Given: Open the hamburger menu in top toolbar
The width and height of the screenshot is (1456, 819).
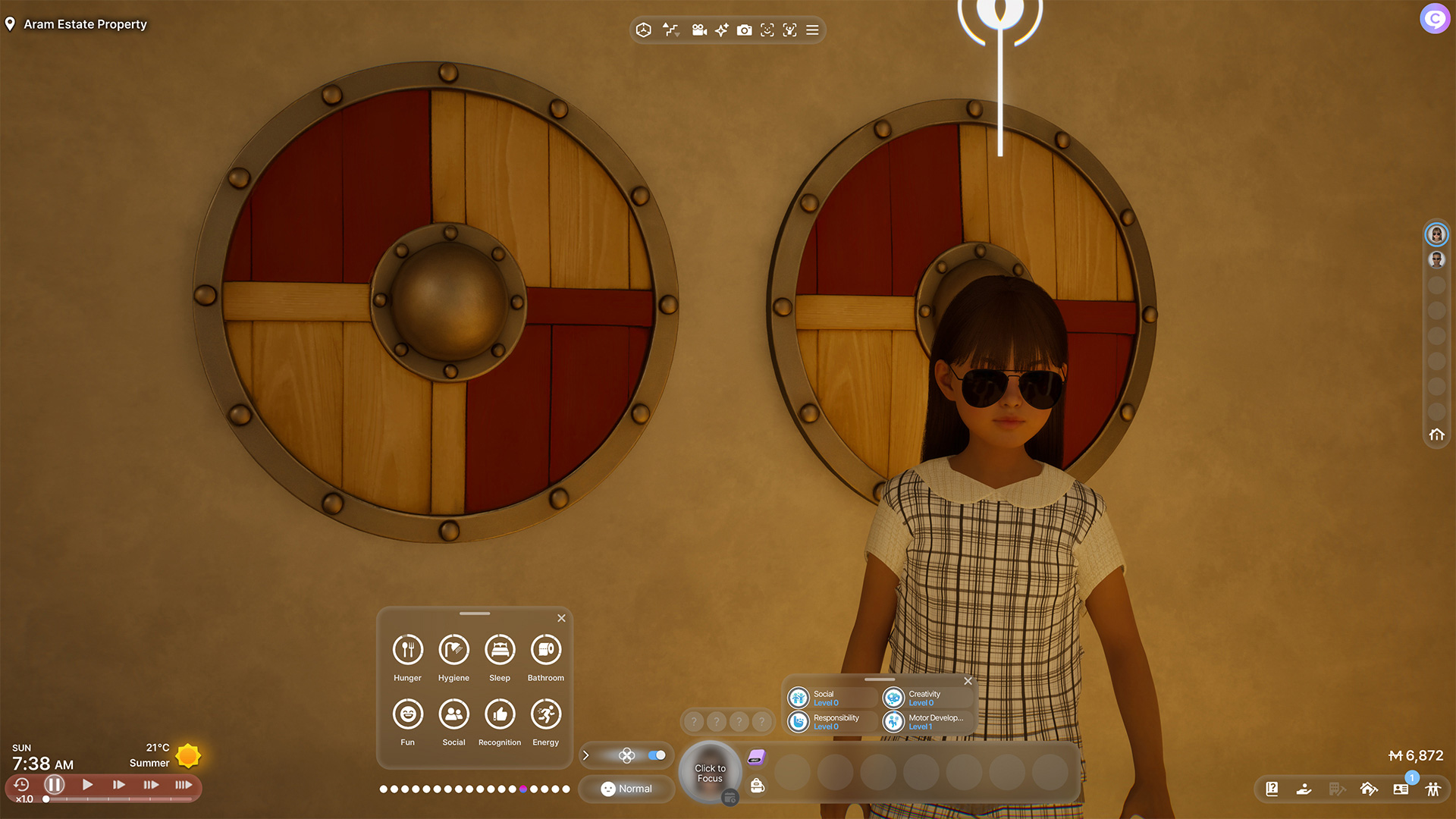Looking at the screenshot, I should (812, 30).
